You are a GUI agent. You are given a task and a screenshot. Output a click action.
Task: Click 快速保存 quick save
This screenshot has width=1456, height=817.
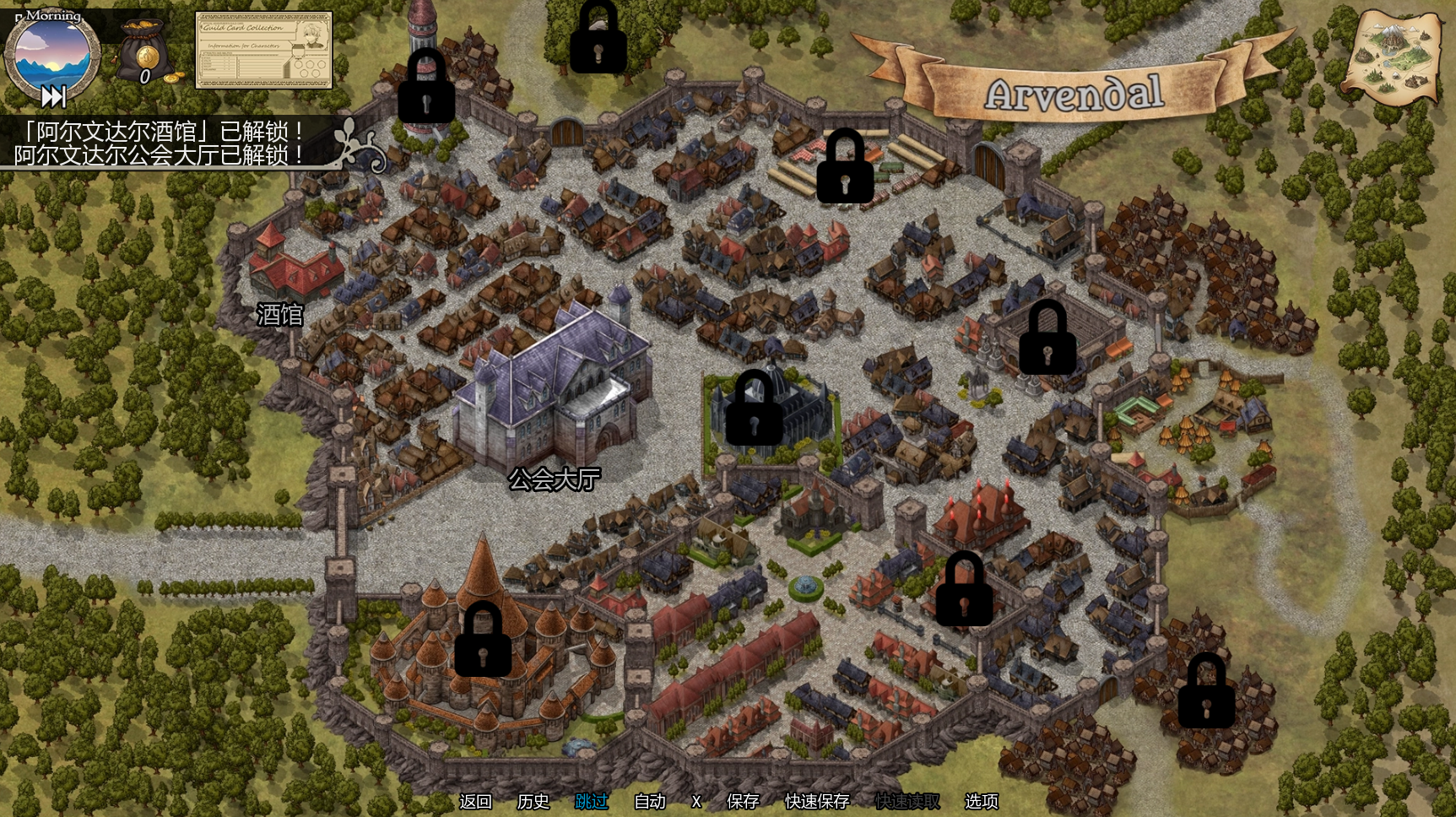[816, 801]
